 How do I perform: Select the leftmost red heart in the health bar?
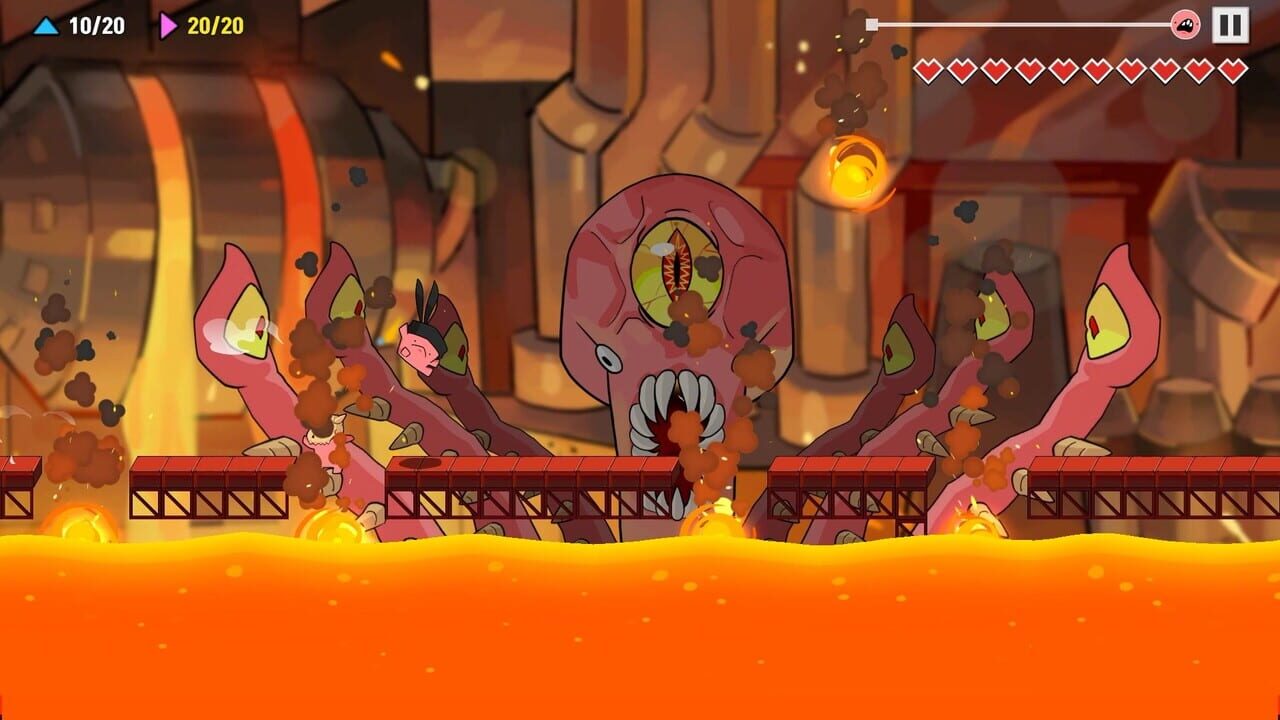pyautogui.click(x=930, y=71)
